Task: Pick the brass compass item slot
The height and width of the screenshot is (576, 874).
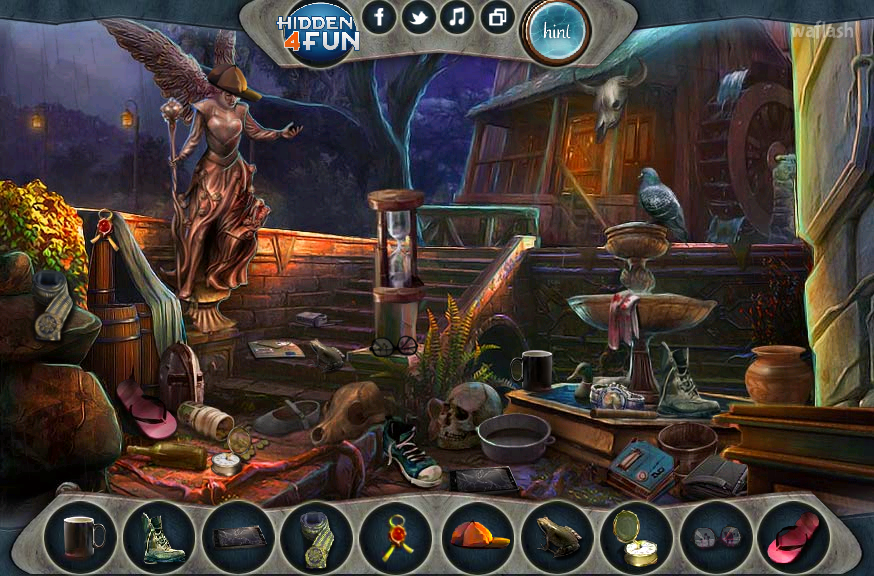Action: (636, 537)
